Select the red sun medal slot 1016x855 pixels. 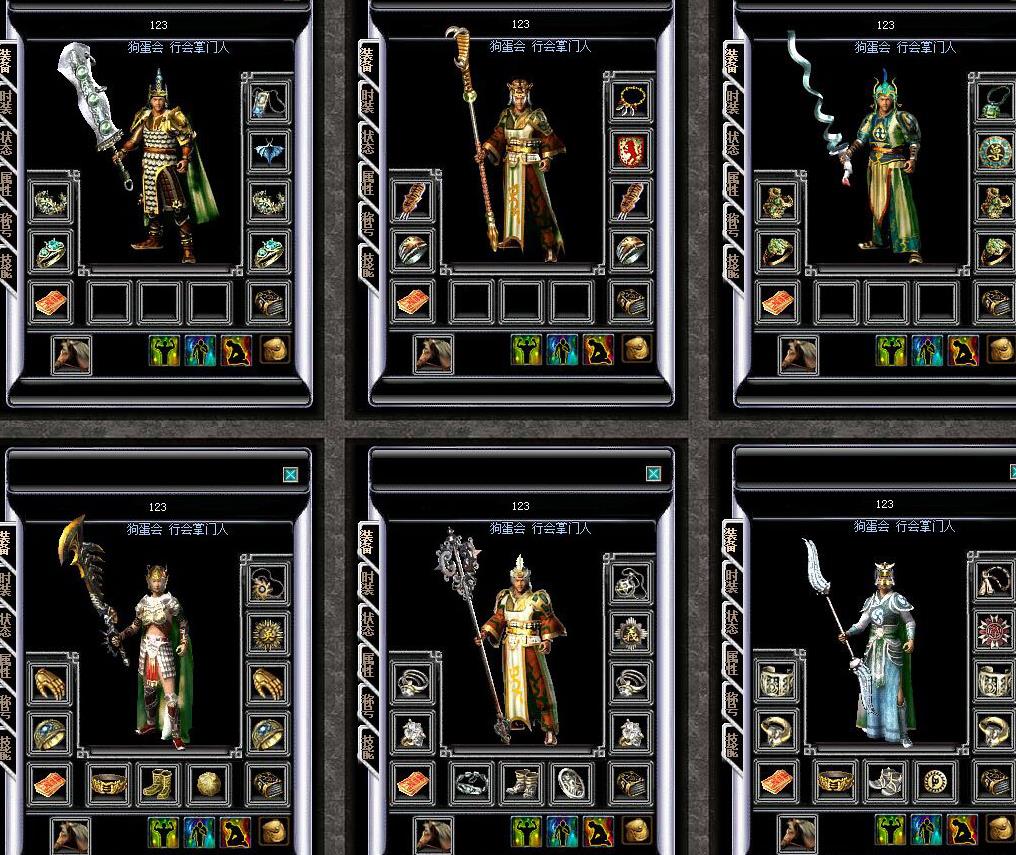pos(994,632)
